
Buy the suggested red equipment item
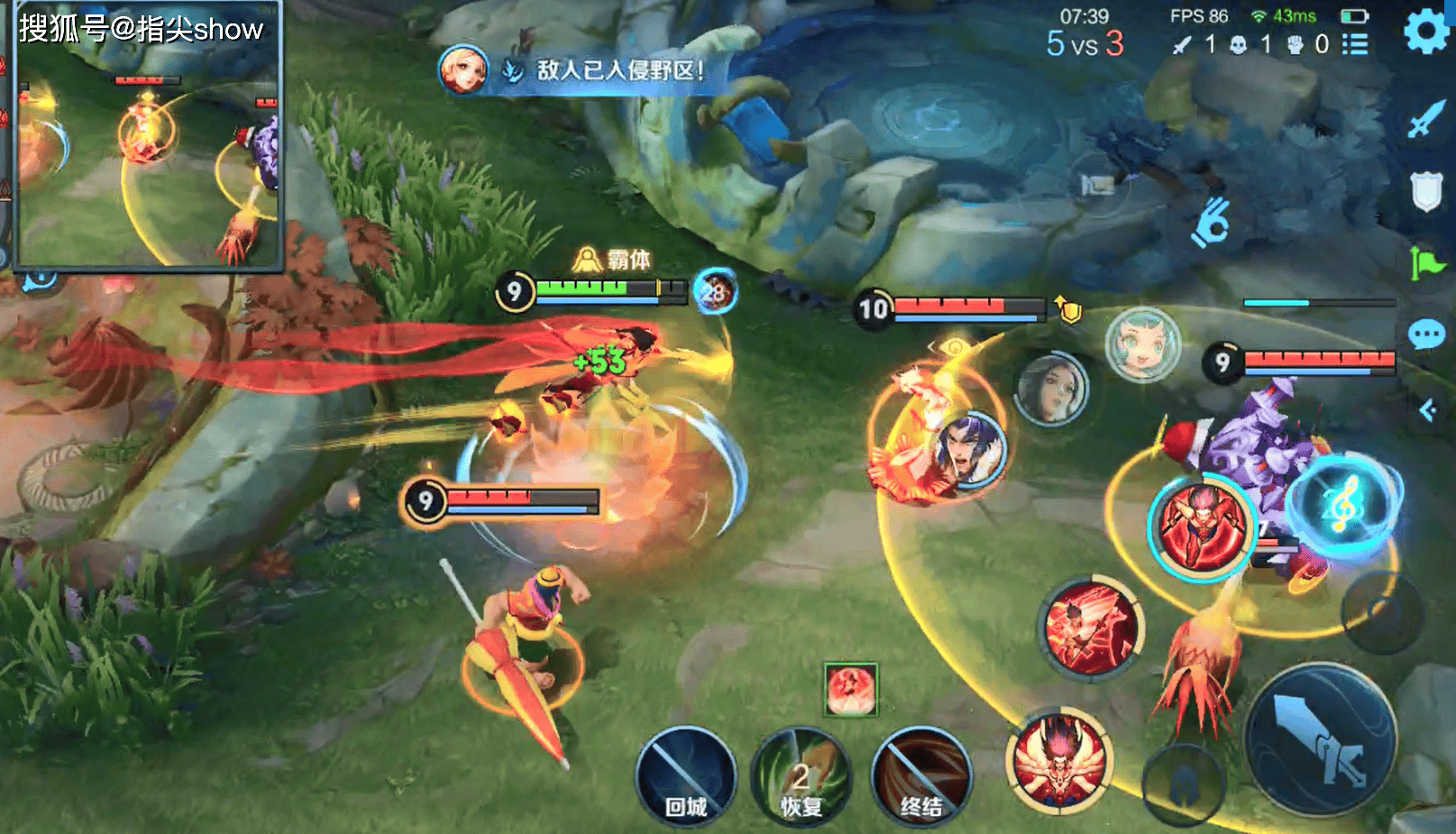850,690
